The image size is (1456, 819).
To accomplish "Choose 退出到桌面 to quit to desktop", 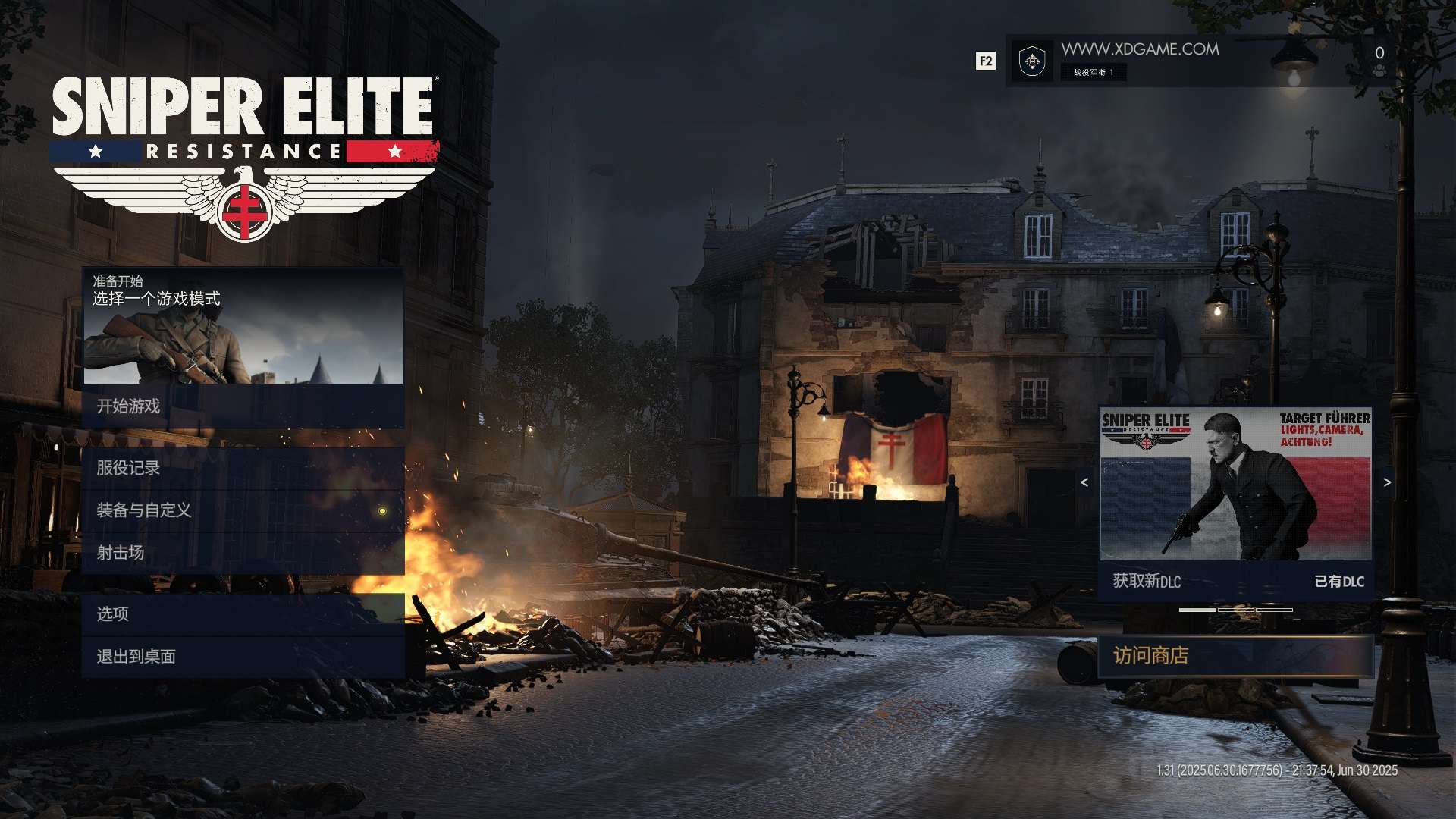I will 243,656.
